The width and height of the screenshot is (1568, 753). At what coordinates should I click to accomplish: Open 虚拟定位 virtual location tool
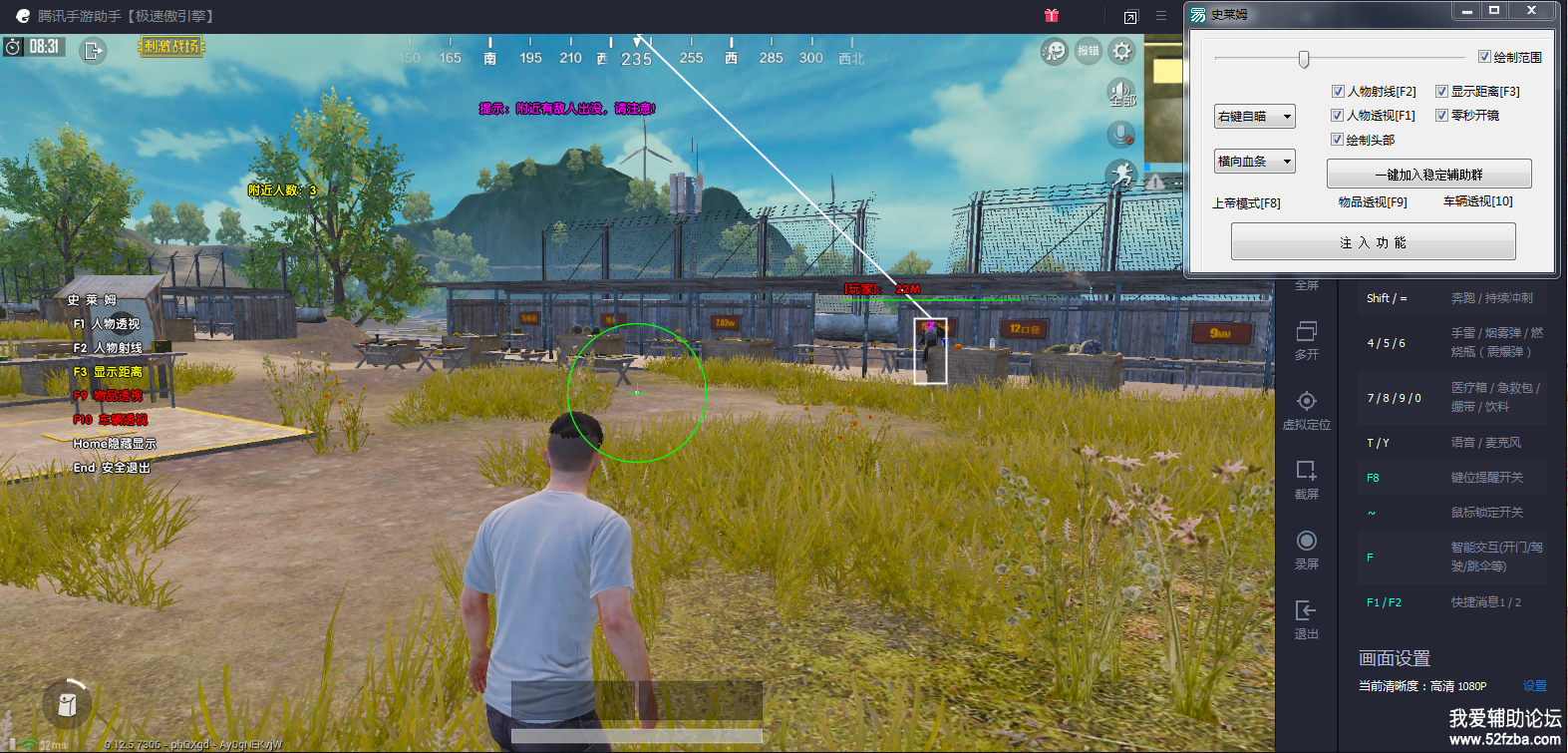click(1306, 409)
